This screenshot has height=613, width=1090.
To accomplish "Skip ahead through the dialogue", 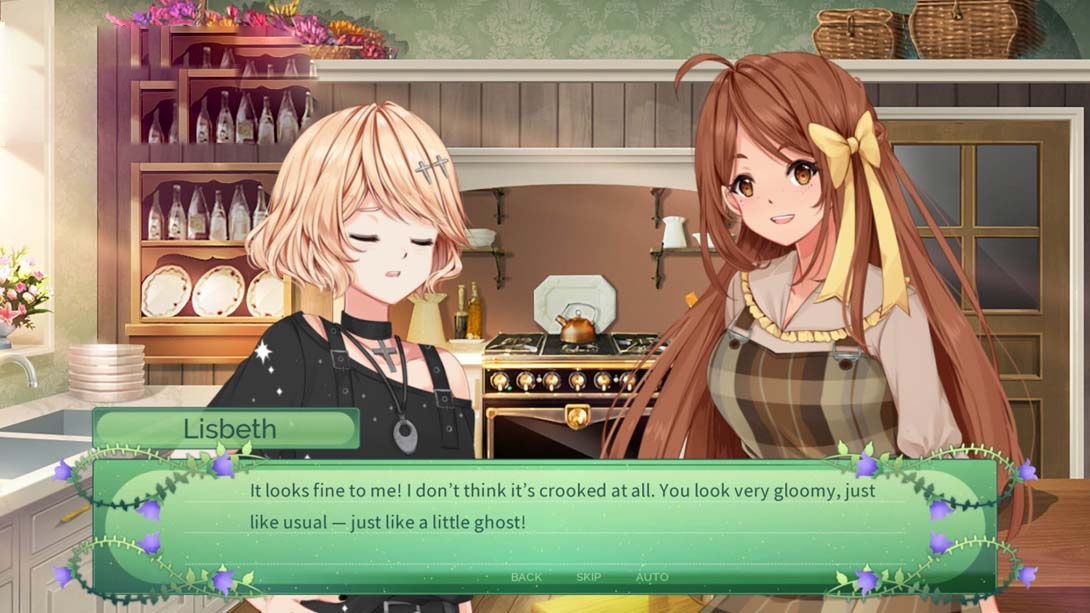I will pos(588,577).
